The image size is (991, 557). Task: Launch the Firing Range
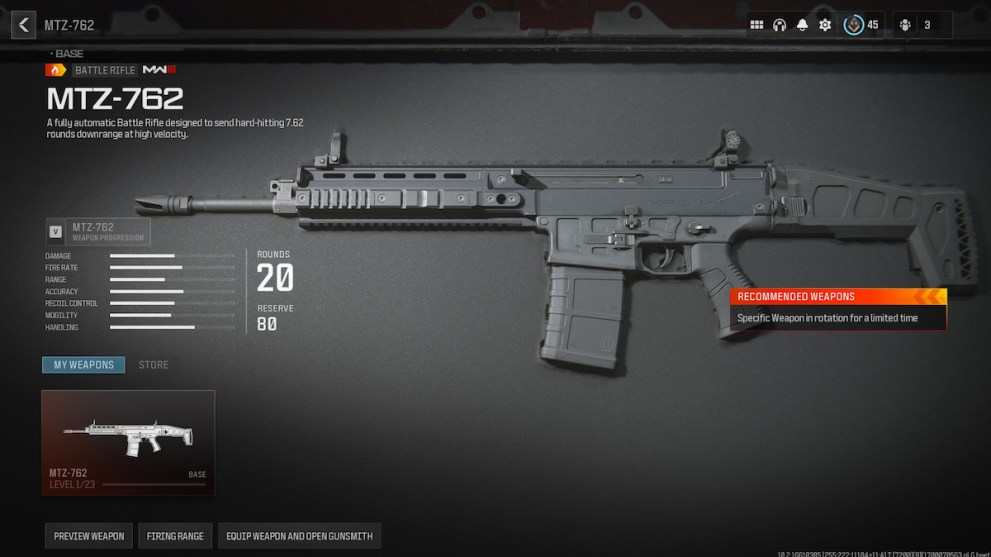(x=175, y=536)
